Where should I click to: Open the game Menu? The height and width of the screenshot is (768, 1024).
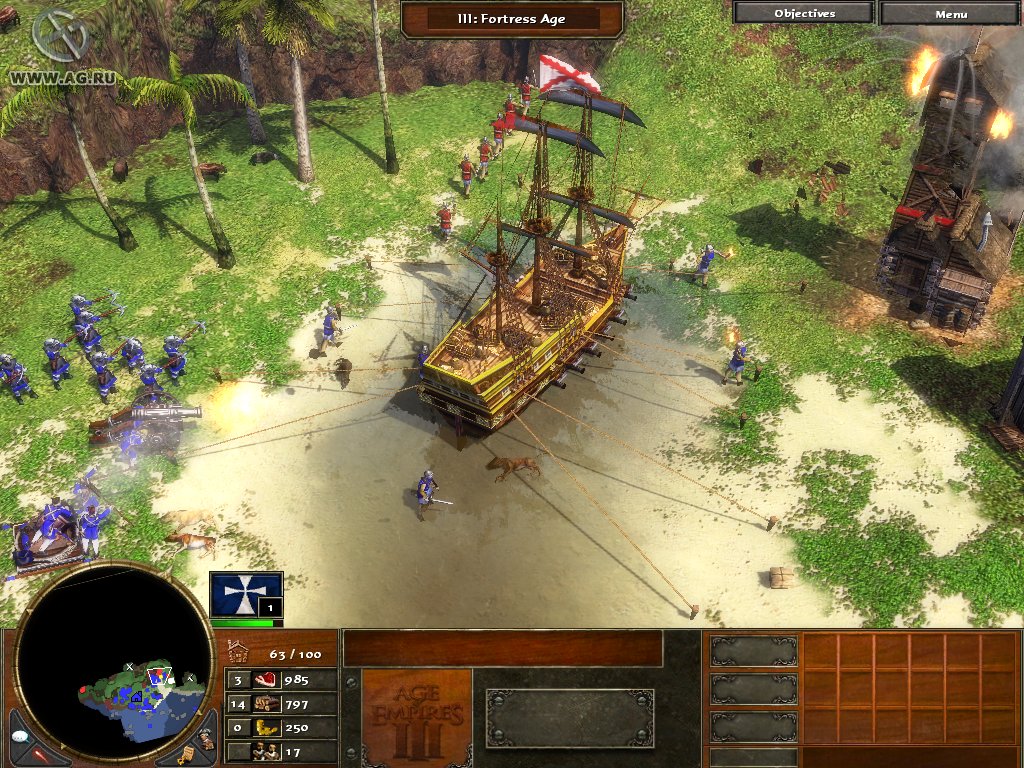(x=950, y=14)
